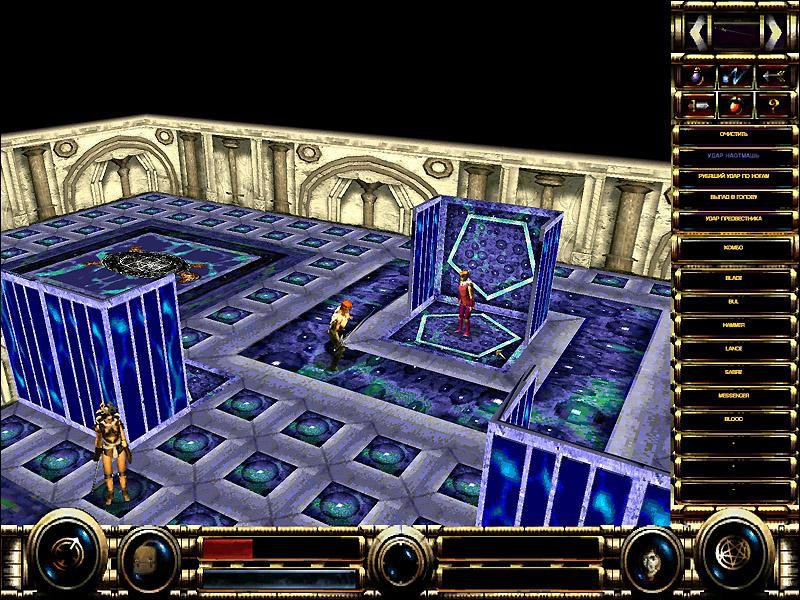
Task: Click the ОЧИСТИТЬ button
Action: (735, 133)
